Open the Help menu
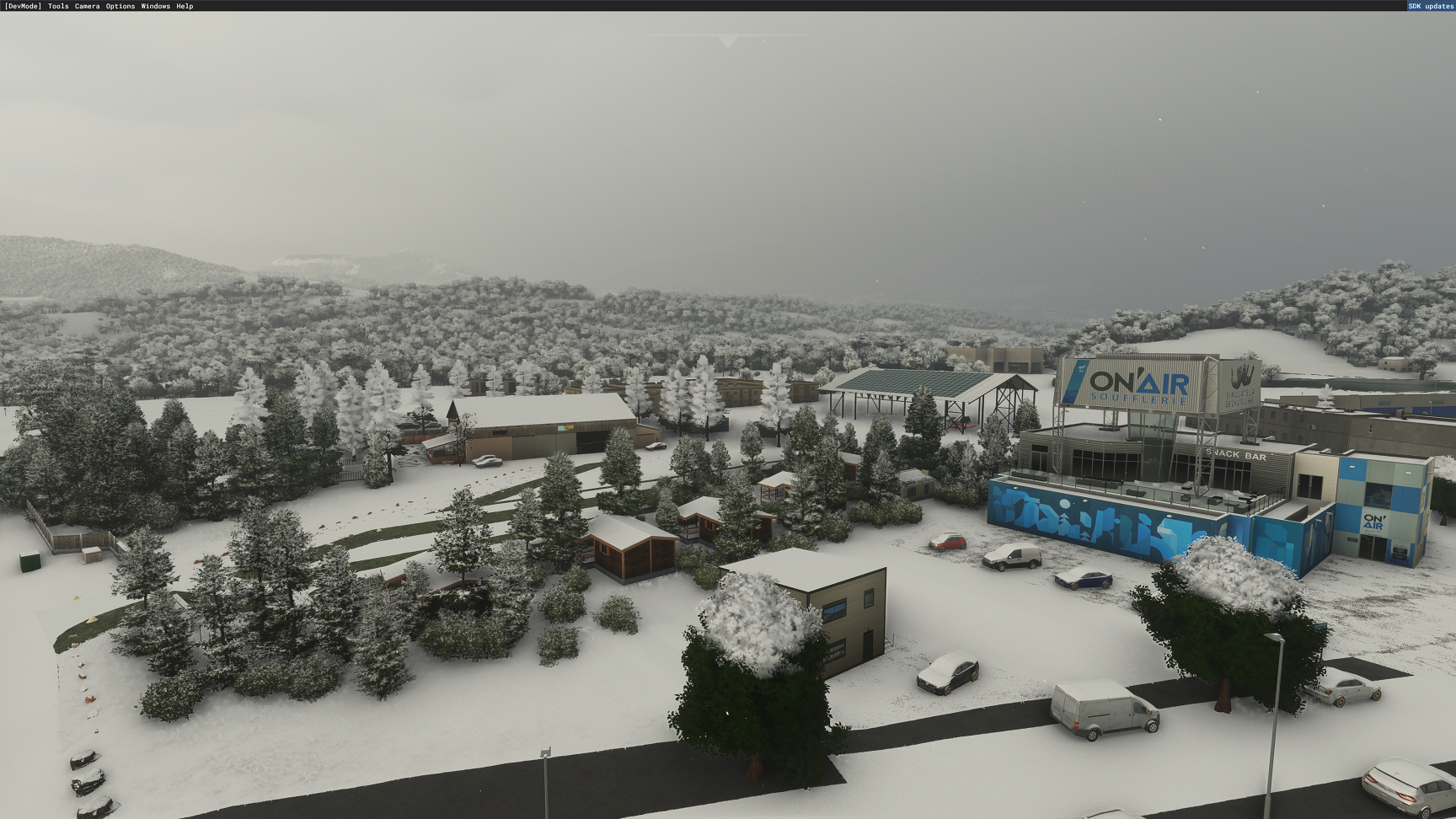 coord(185,6)
